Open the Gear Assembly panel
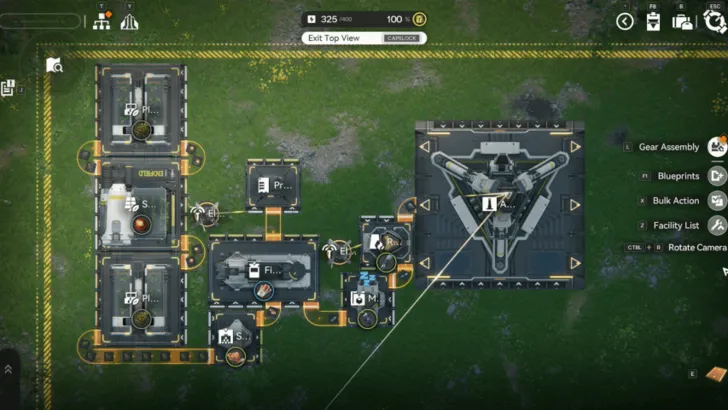The height and width of the screenshot is (410, 728). pyautogui.click(x=716, y=148)
